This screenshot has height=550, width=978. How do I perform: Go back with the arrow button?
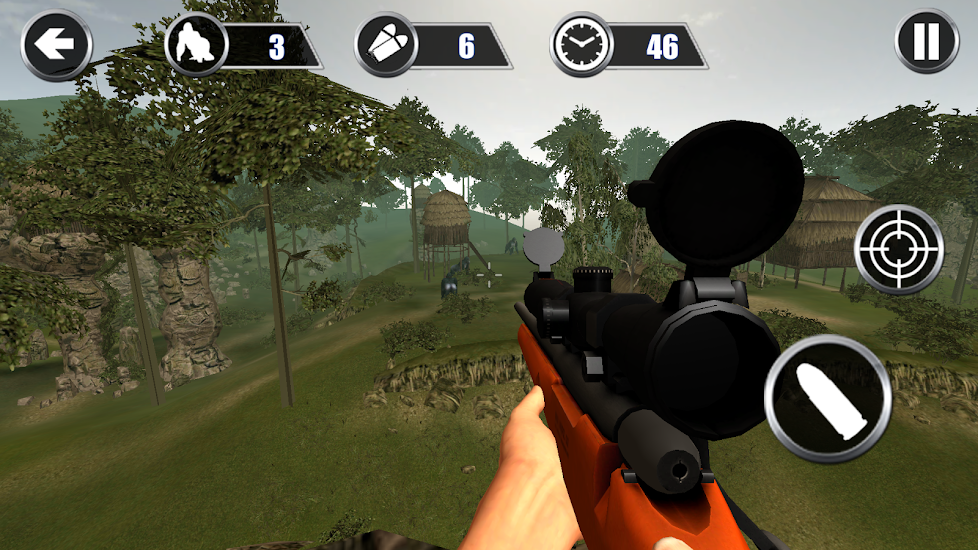pyautogui.click(x=56, y=45)
